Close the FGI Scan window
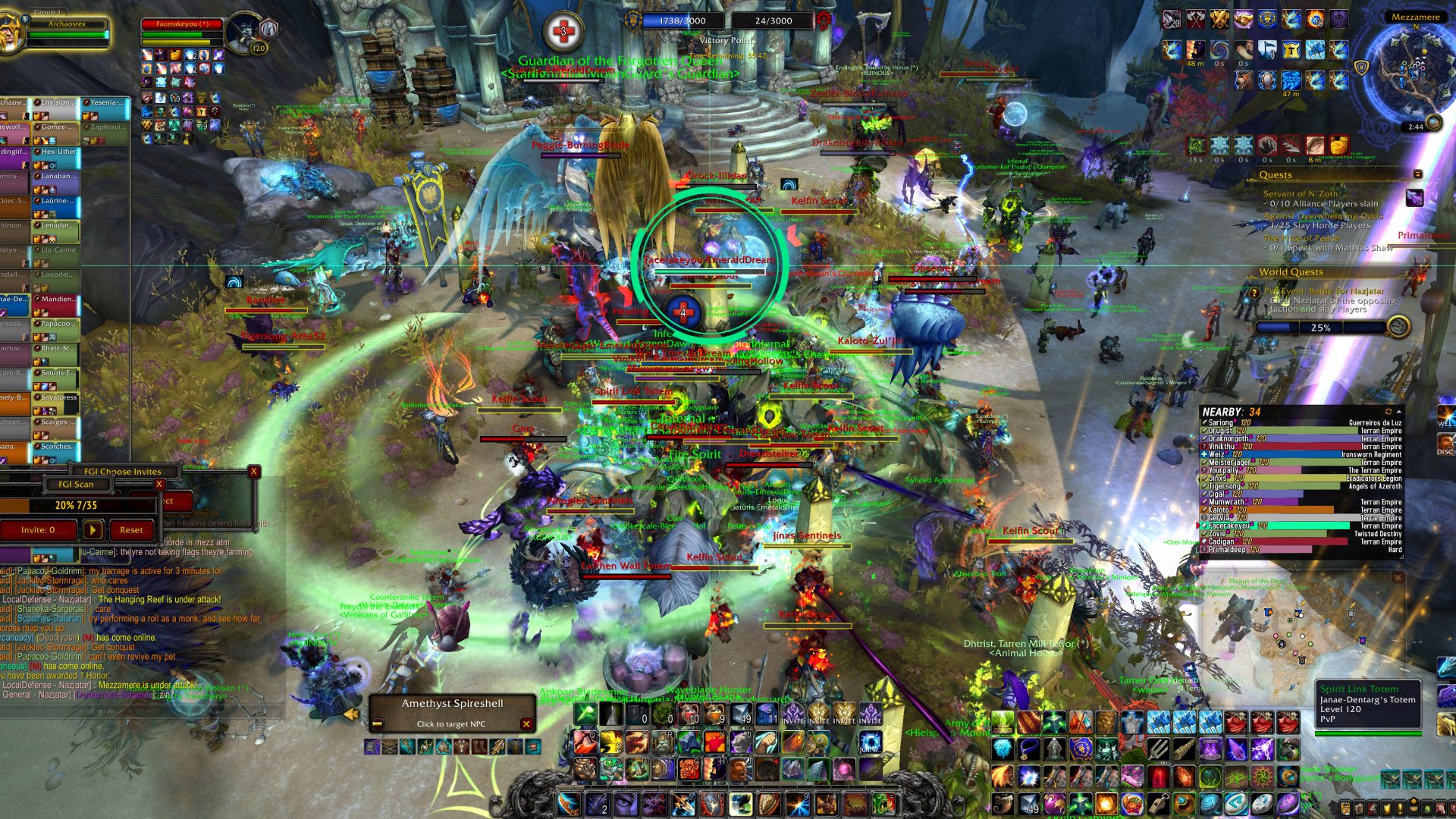 coord(159,484)
